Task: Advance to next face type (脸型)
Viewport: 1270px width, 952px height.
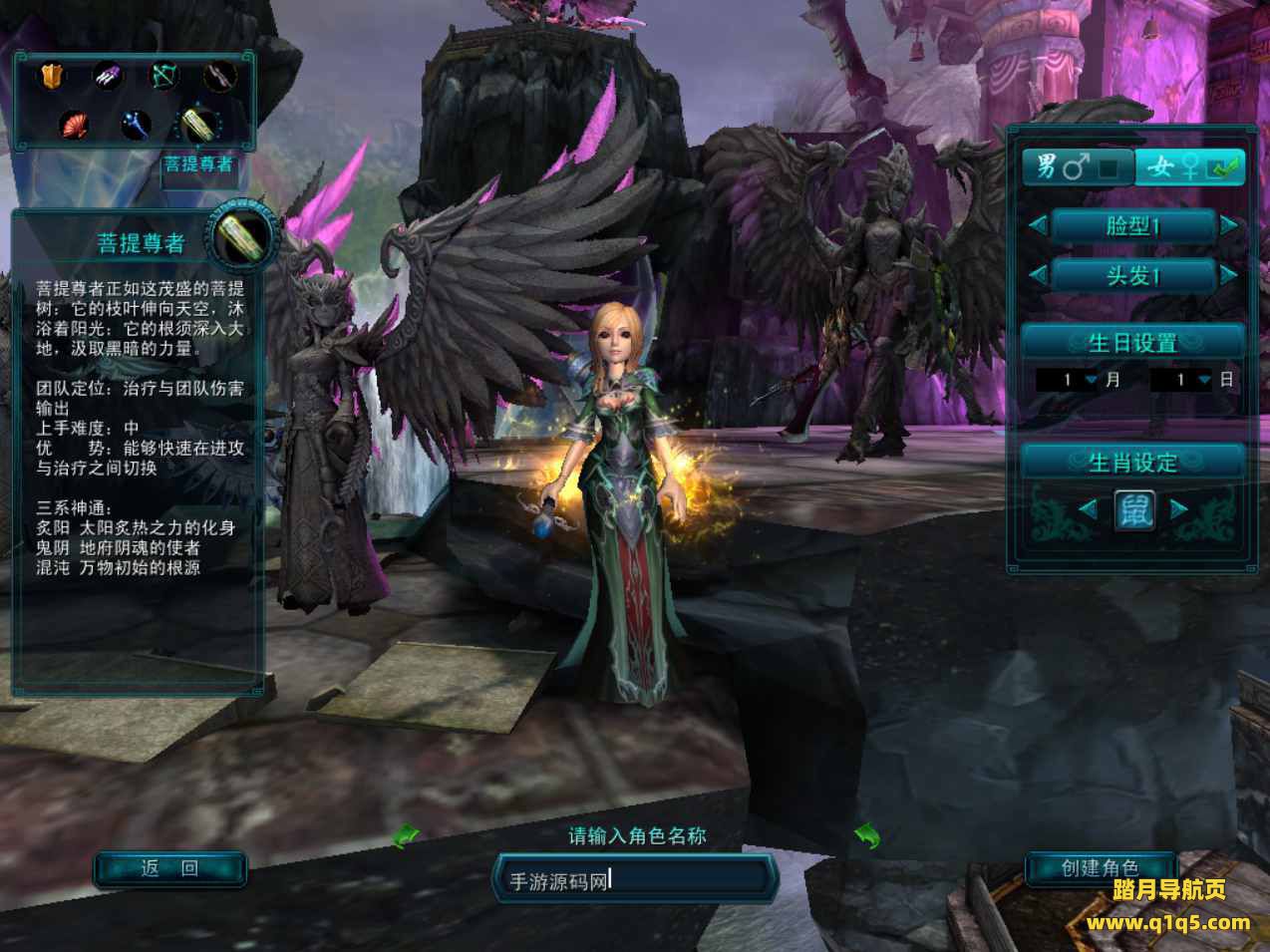Action: tap(1229, 226)
